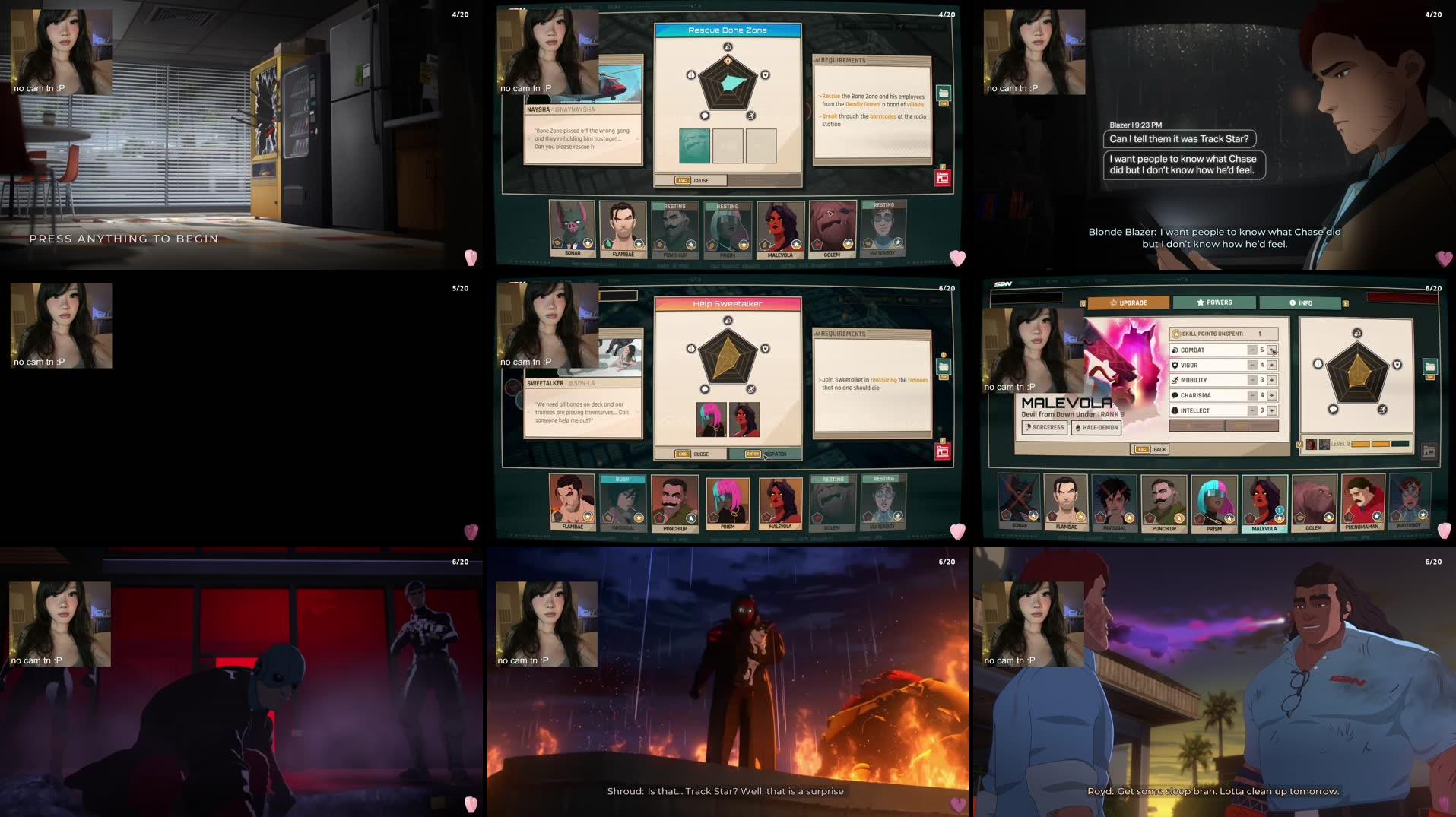This screenshot has width=1456, height=817.
Task: Select the green mission reward card thumbnail
Action: [x=695, y=144]
